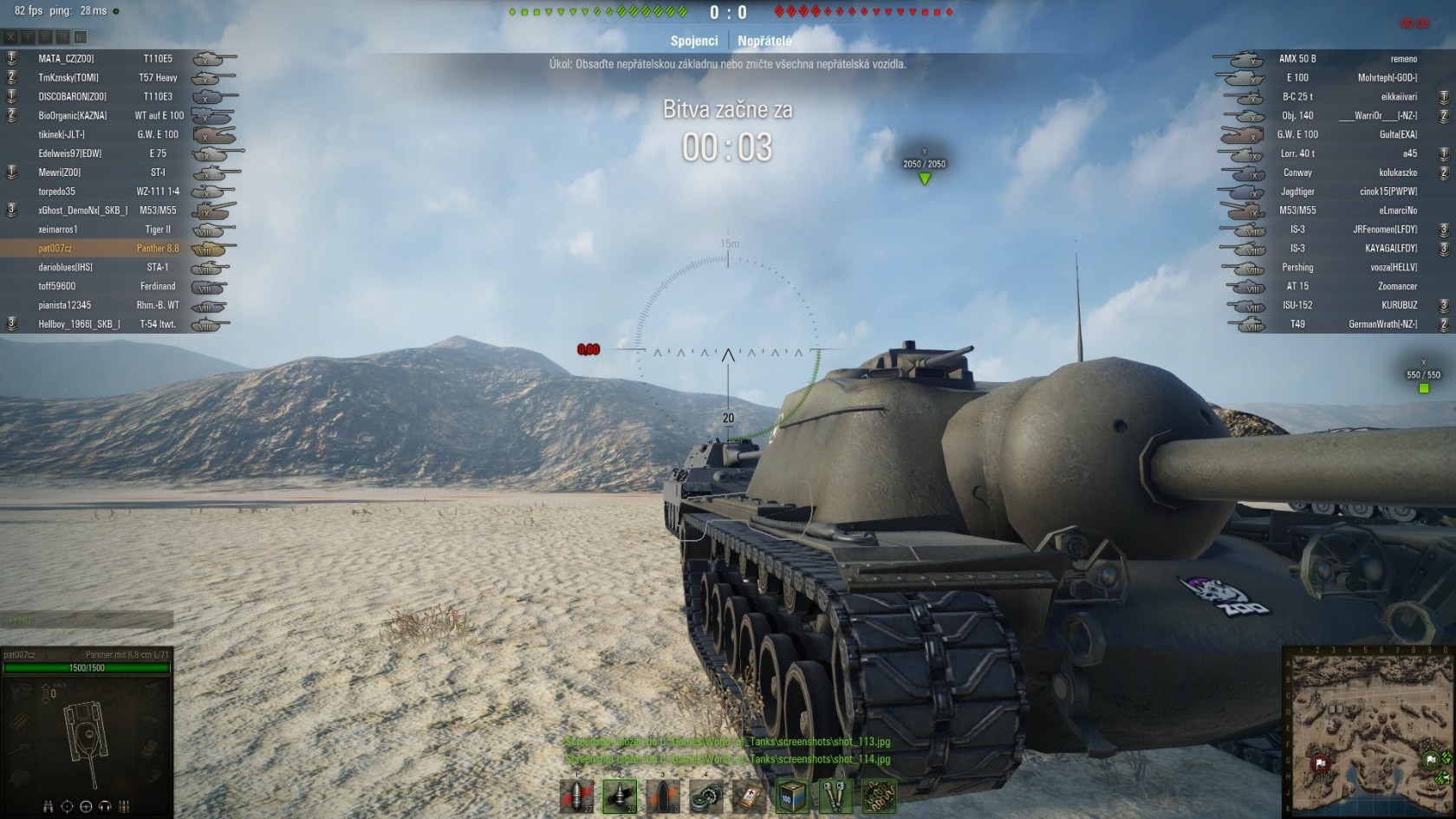Select the third shell slot with 0 rounds
The image size is (1456, 819).
pos(663,796)
